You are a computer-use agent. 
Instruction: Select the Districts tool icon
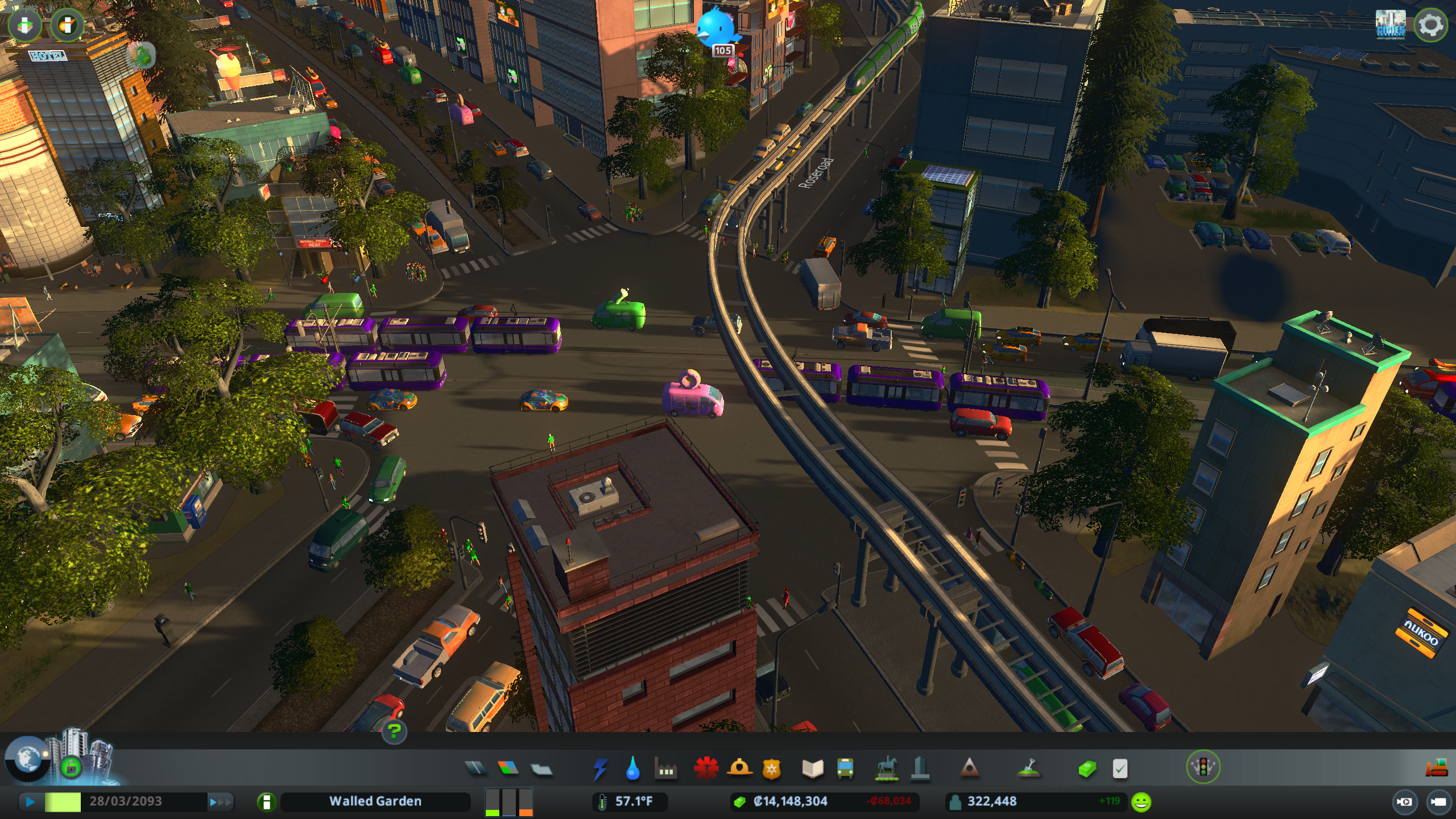[541, 769]
